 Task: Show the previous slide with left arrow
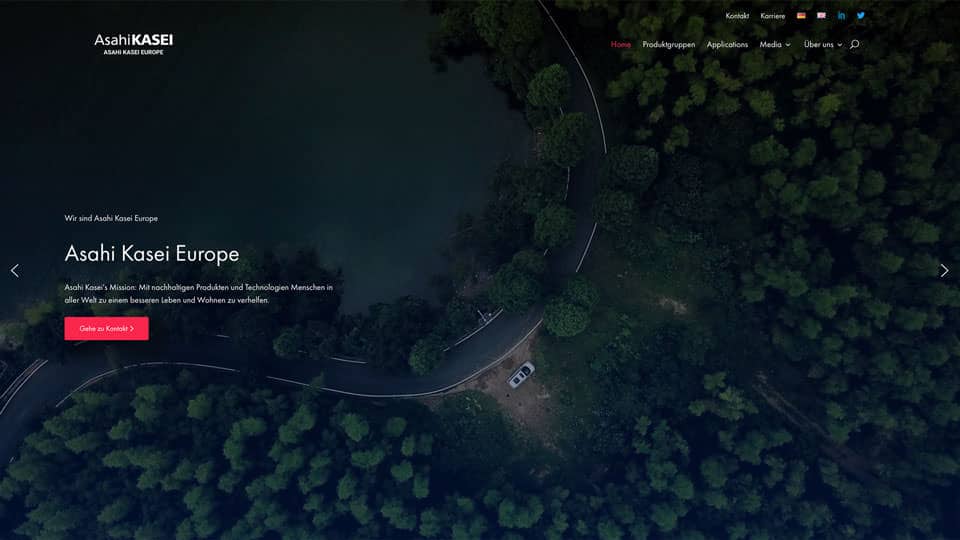pos(14,270)
